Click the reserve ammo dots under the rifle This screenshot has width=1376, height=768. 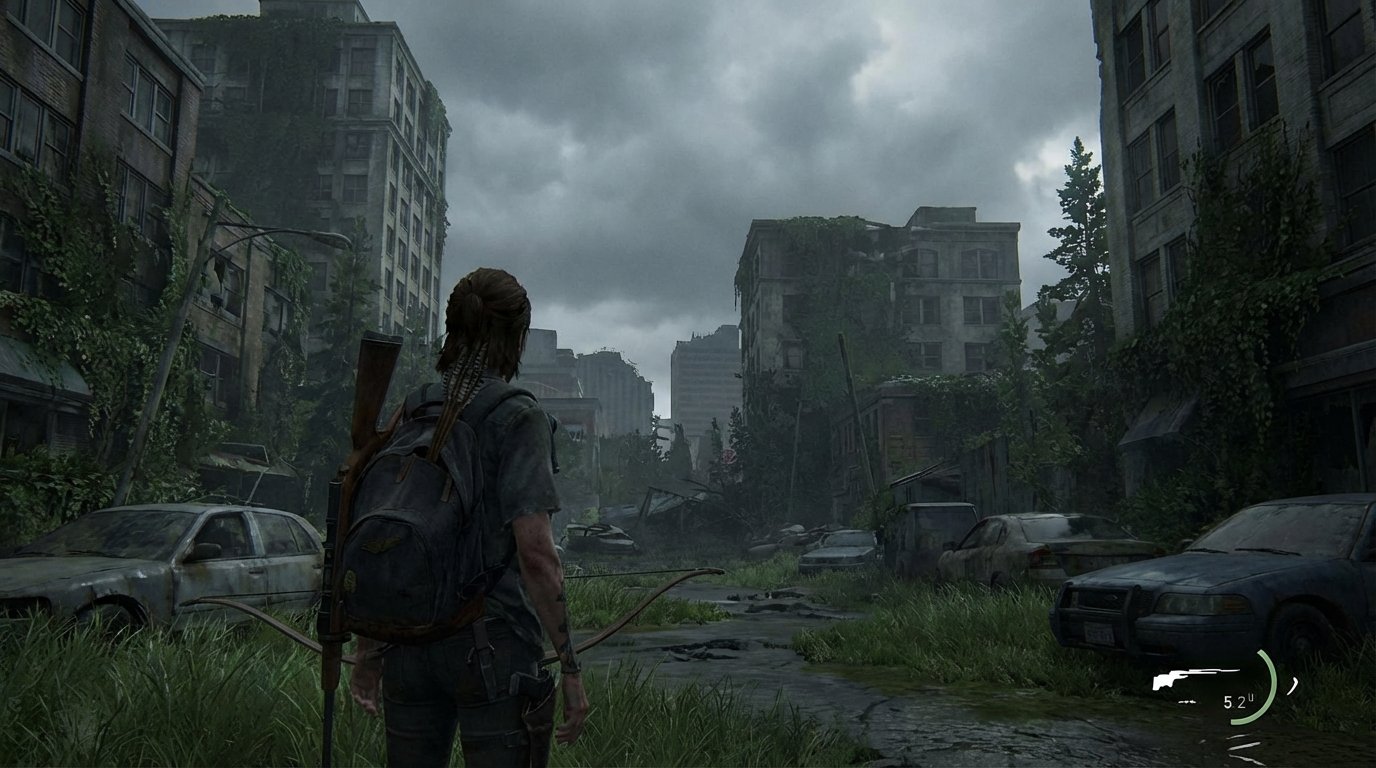tap(1187, 701)
